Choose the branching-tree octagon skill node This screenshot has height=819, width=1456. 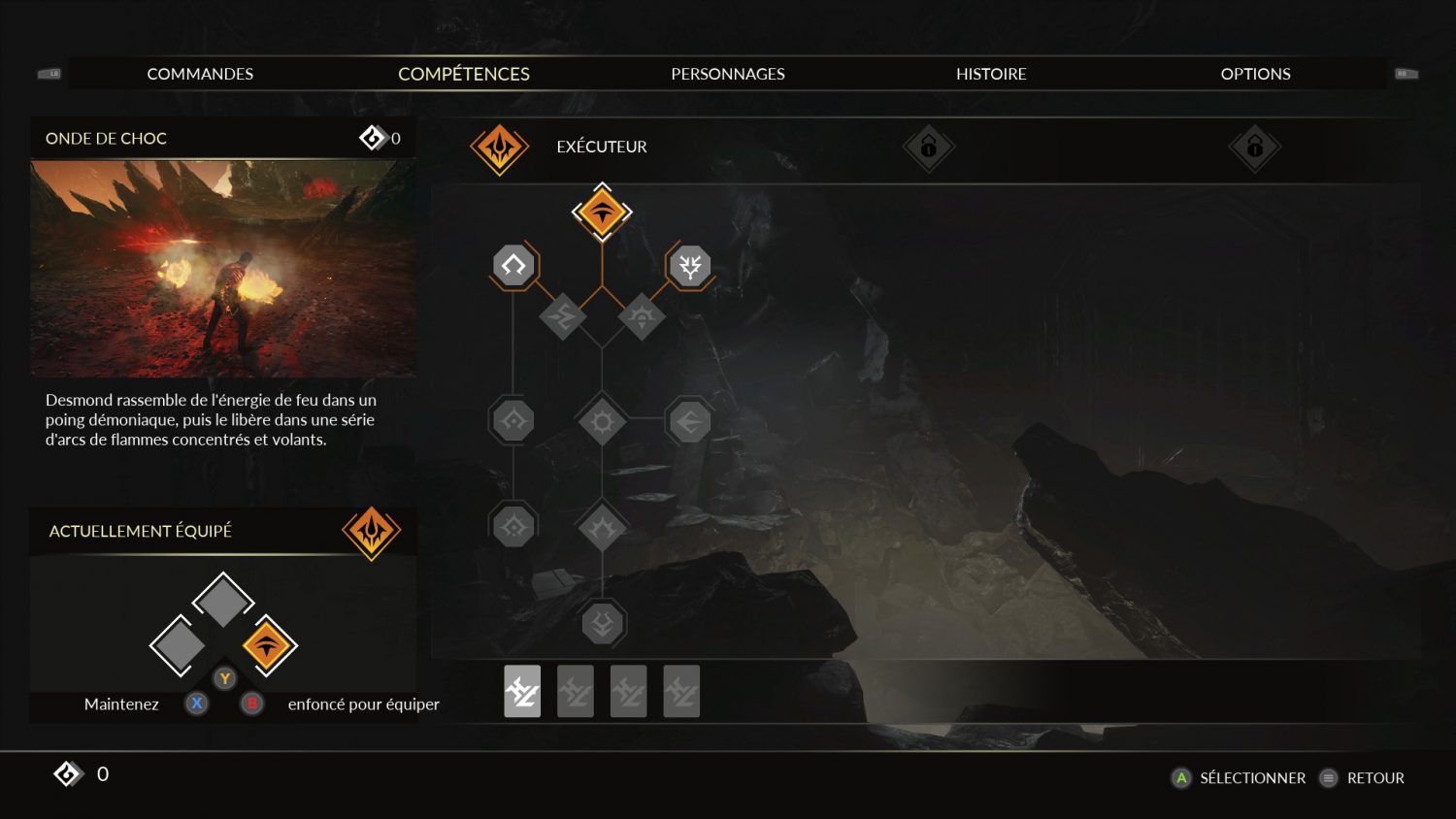pos(690,265)
